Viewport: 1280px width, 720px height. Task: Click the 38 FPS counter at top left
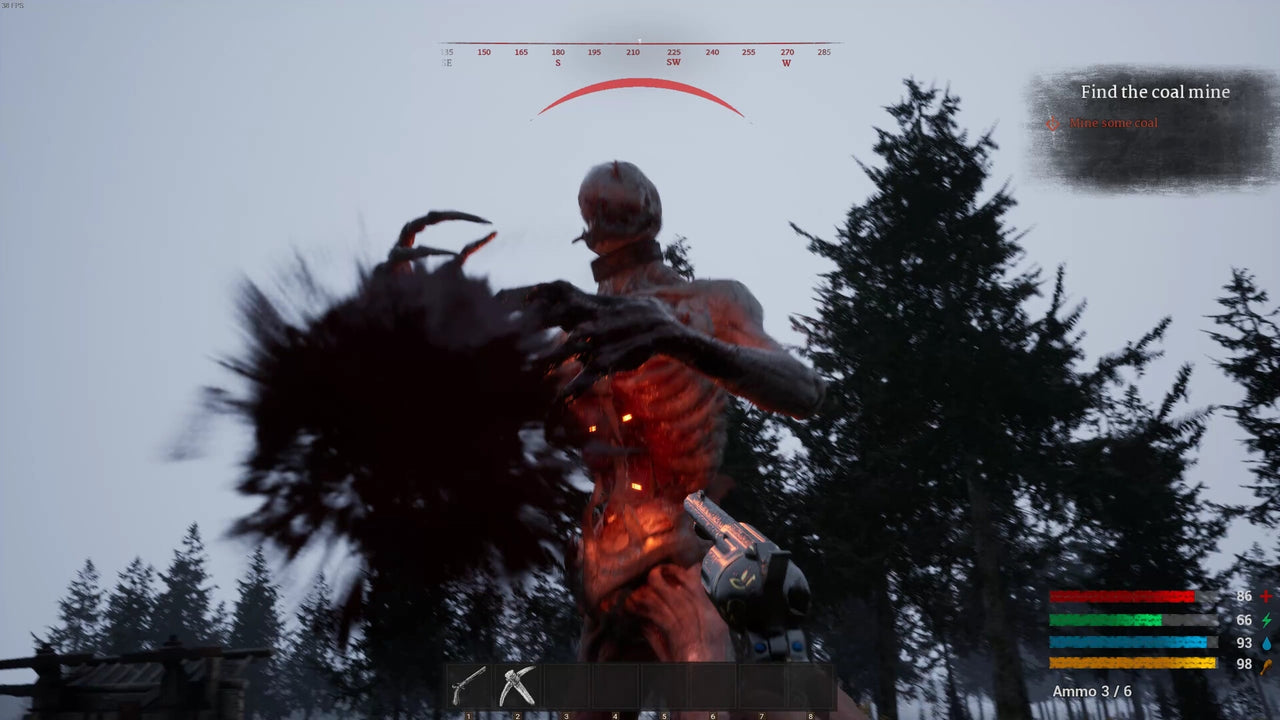12,5
